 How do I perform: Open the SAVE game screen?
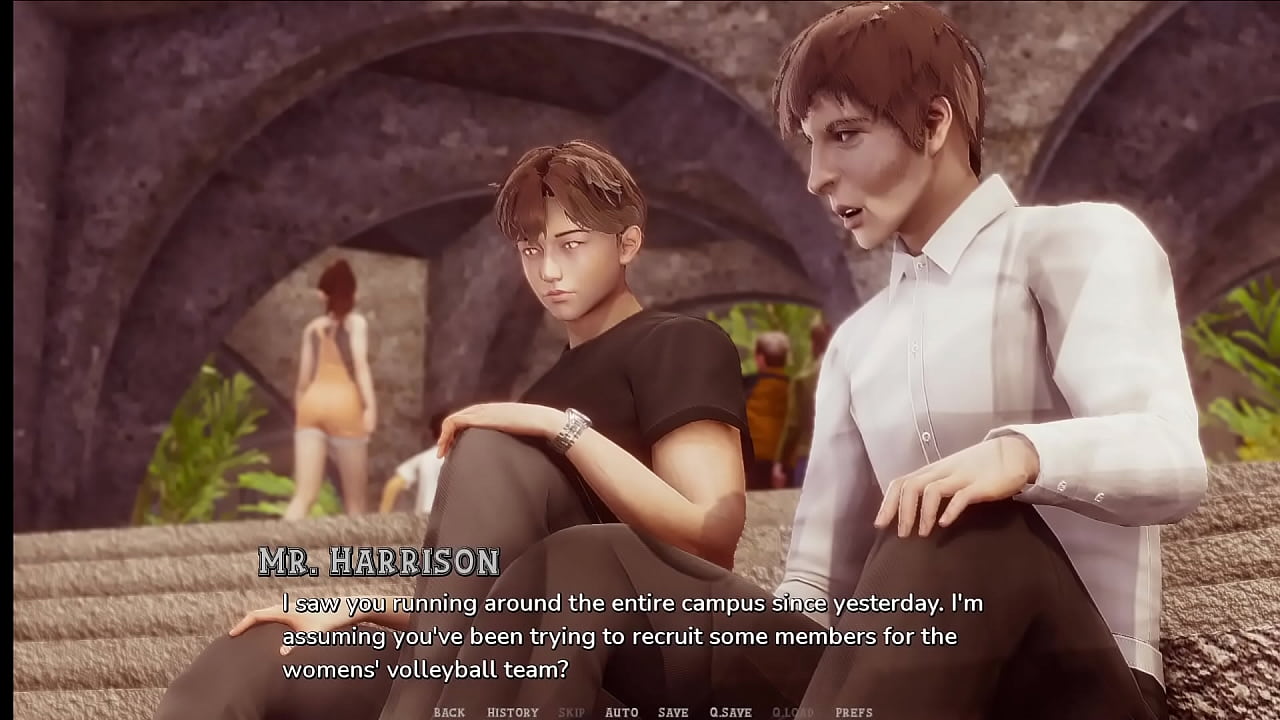coord(673,712)
